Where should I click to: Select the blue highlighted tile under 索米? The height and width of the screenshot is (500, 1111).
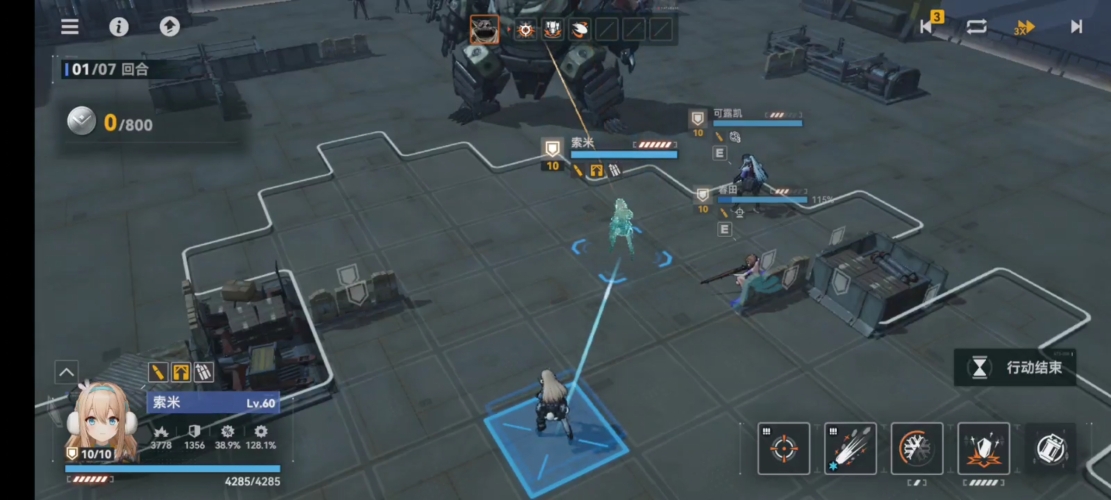[556, 438]
